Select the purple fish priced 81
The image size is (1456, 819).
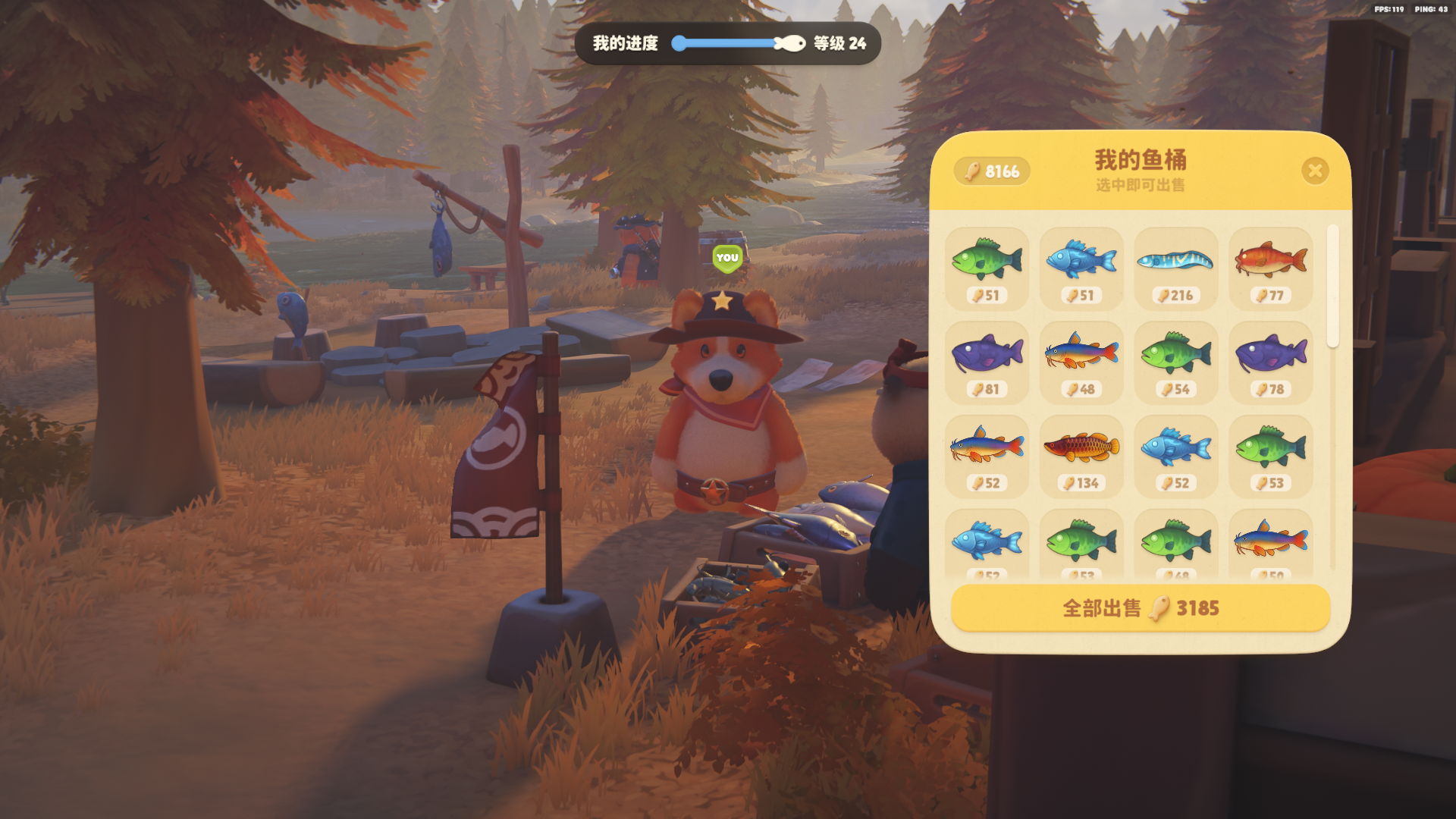tap(987, 362)
